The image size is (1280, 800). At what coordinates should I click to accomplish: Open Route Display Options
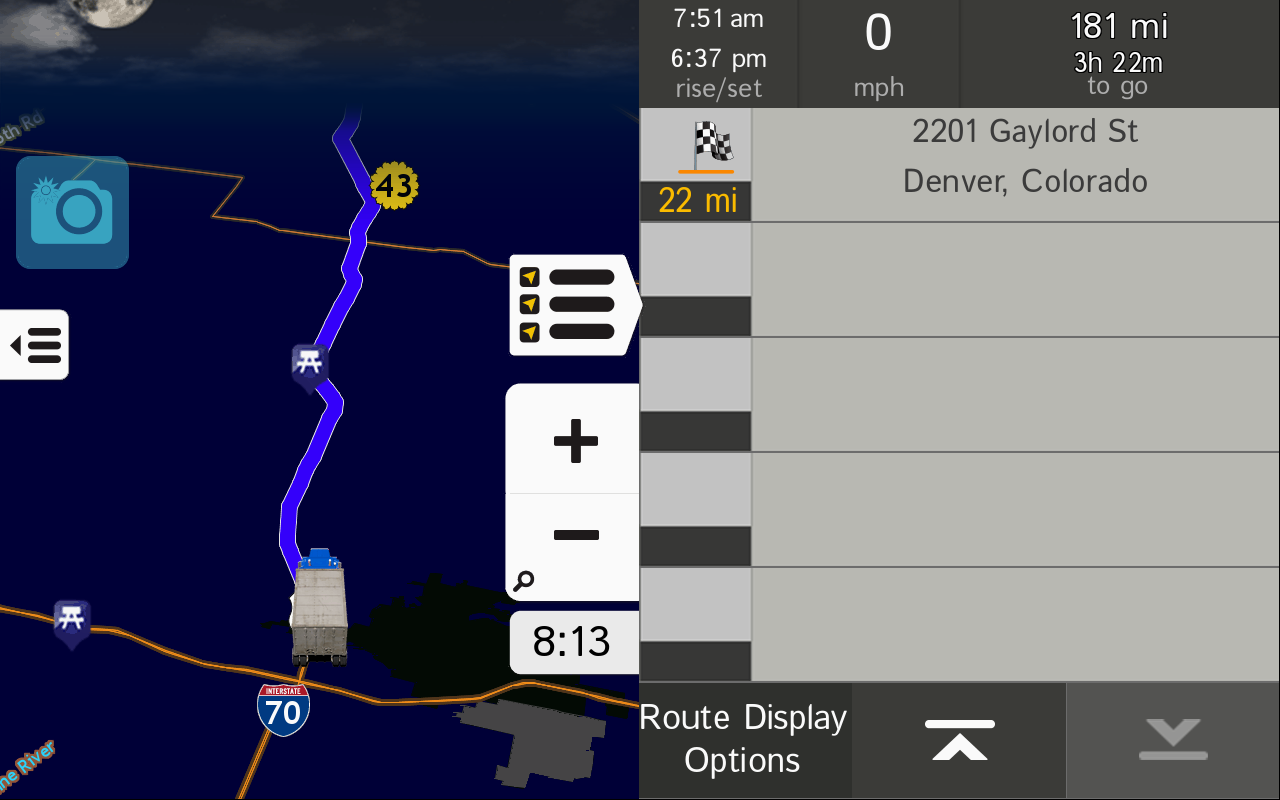744,740
